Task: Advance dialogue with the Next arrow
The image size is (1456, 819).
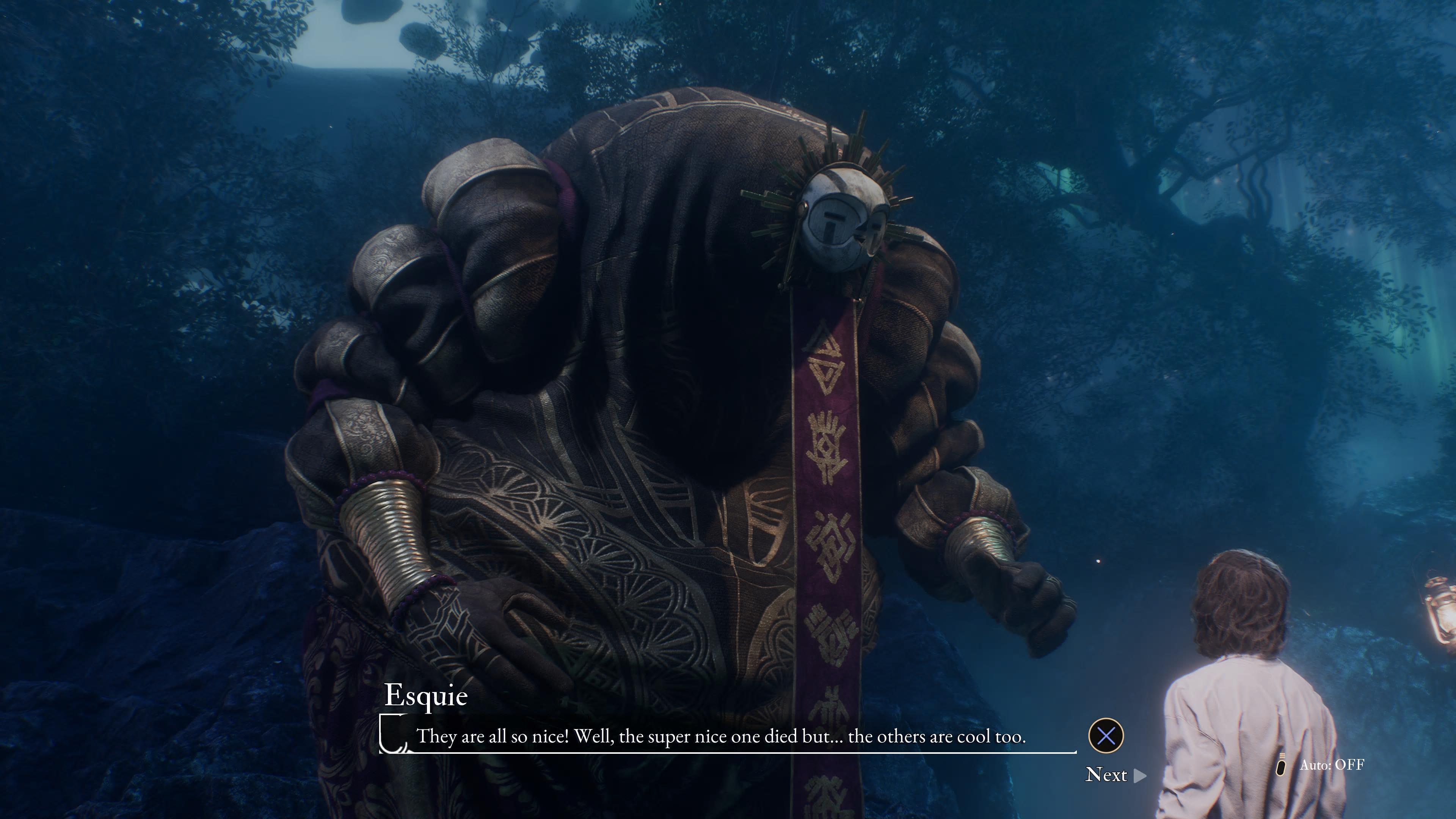Action: pos(1140,775)
